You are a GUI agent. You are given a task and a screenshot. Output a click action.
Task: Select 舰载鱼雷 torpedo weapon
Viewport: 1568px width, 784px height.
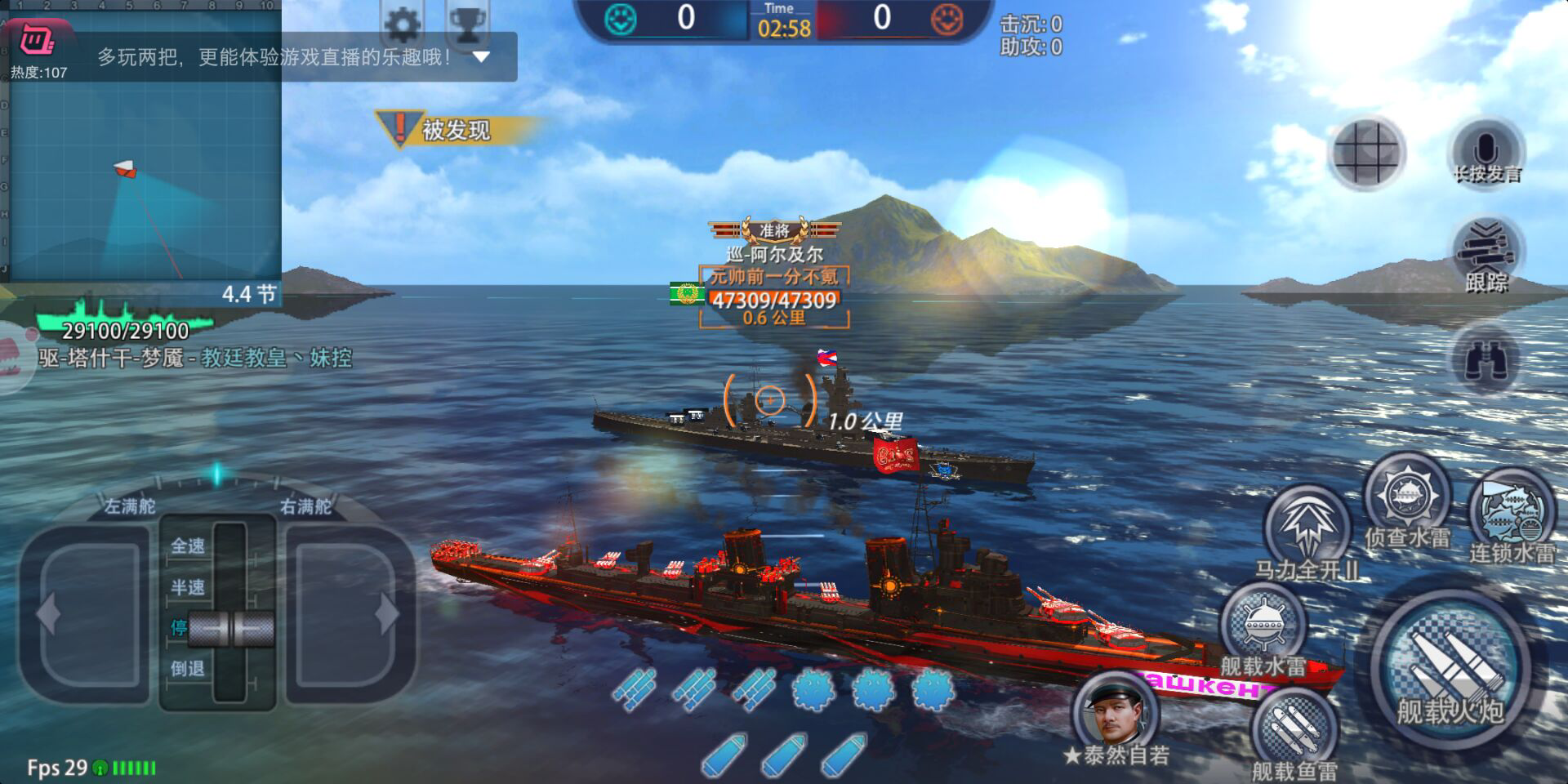(x=1294, y=731)
